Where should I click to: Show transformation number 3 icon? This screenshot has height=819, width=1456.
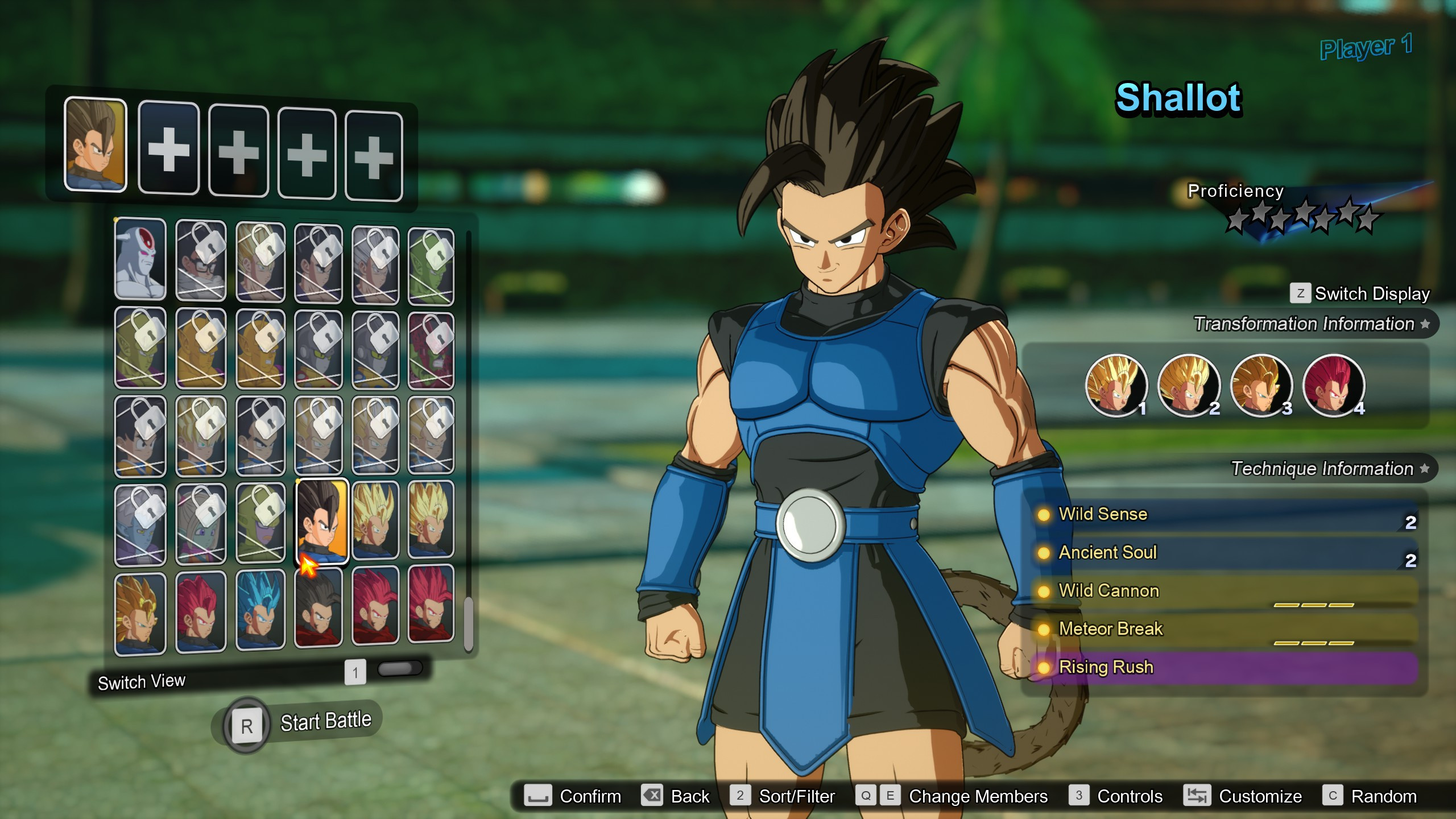click(1260, 385)
